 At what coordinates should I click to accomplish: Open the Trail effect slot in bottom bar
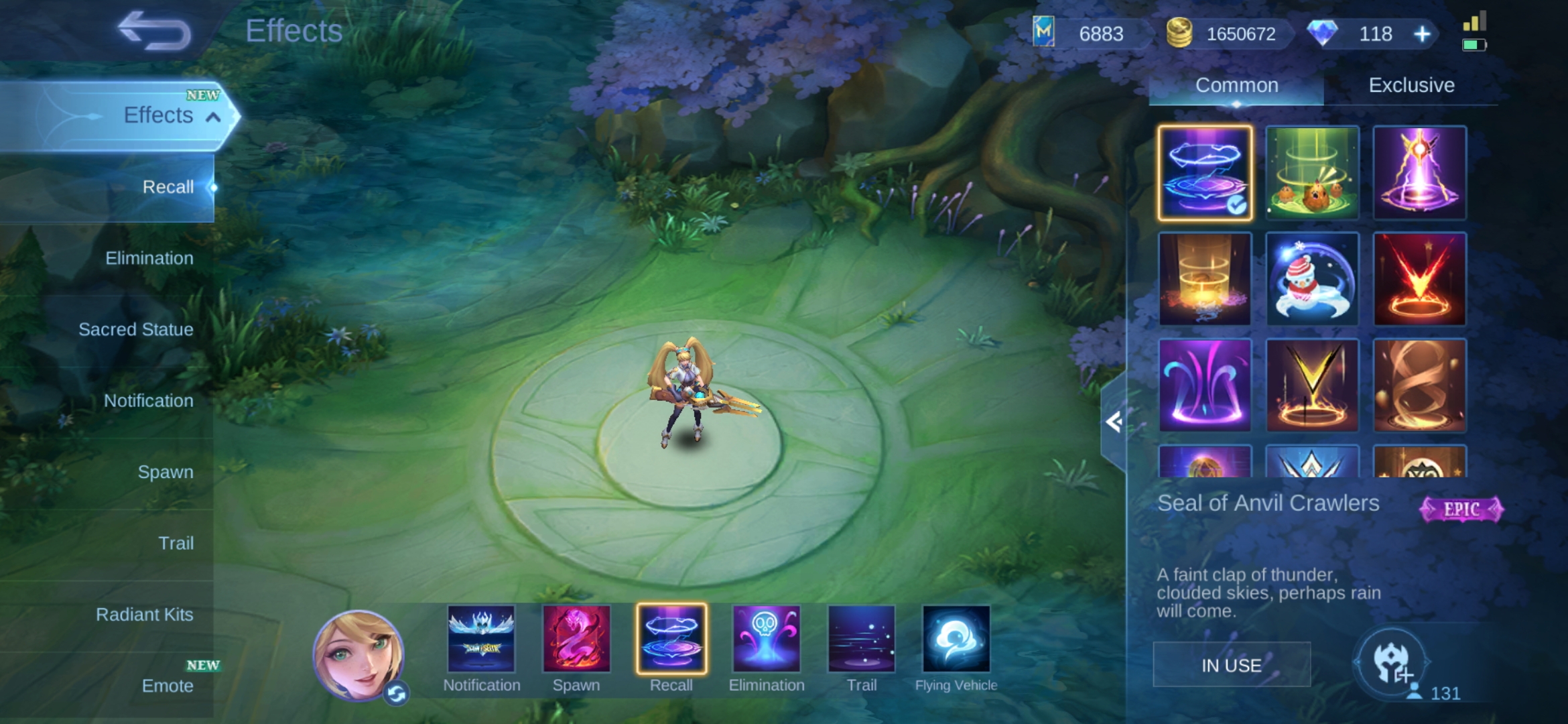pyautogui.click(x=861, y=639)
